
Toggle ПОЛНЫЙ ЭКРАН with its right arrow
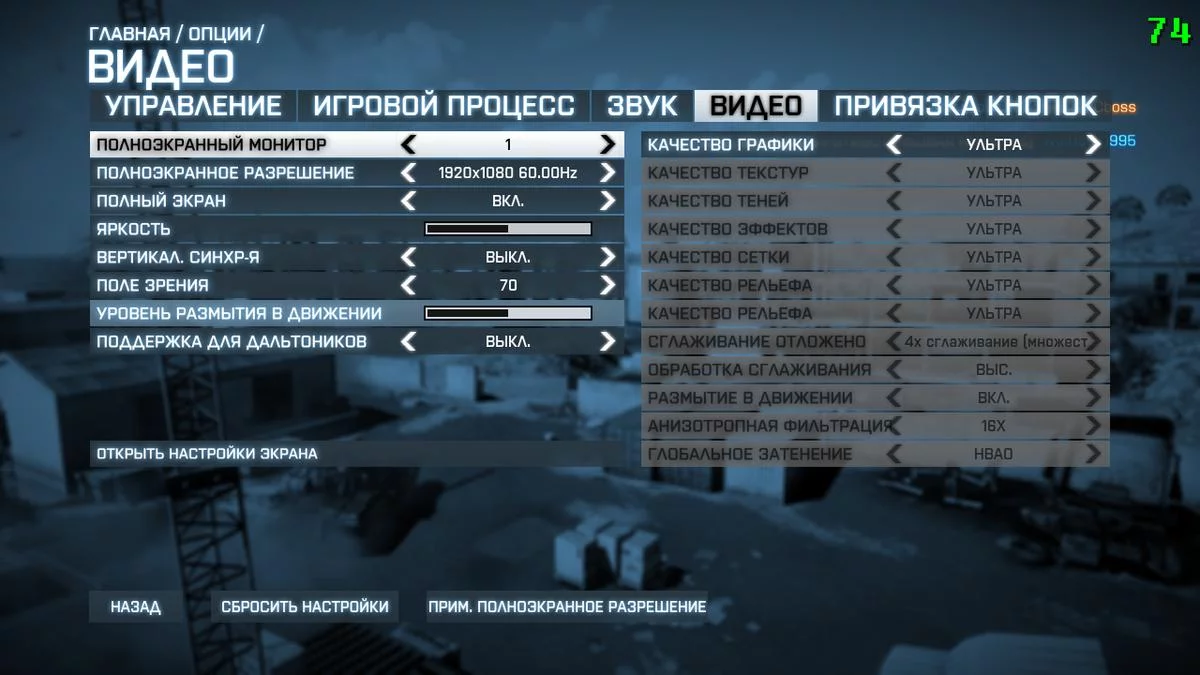607,201
